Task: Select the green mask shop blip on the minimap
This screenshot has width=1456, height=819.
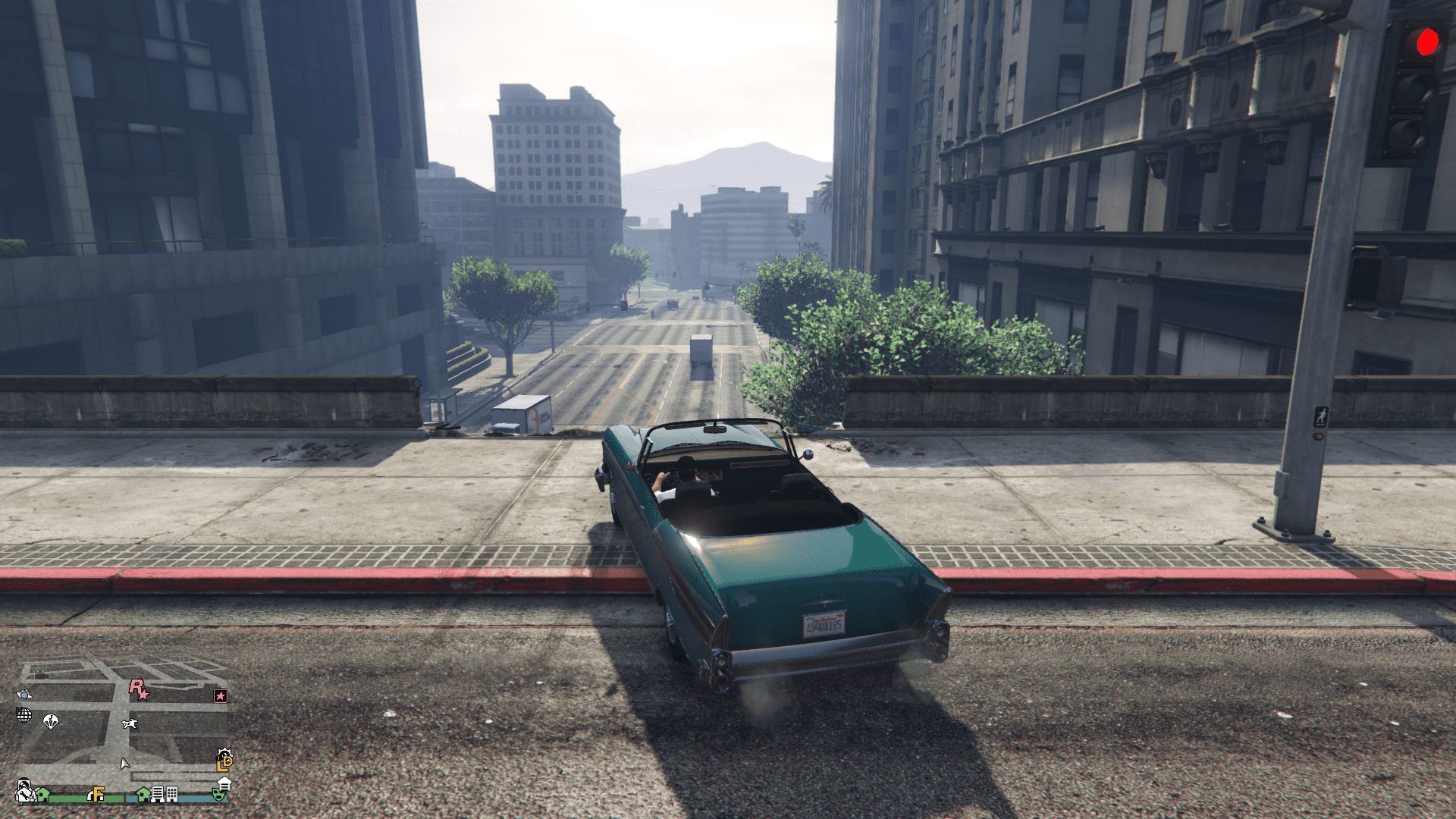Action: click(220, 795)
